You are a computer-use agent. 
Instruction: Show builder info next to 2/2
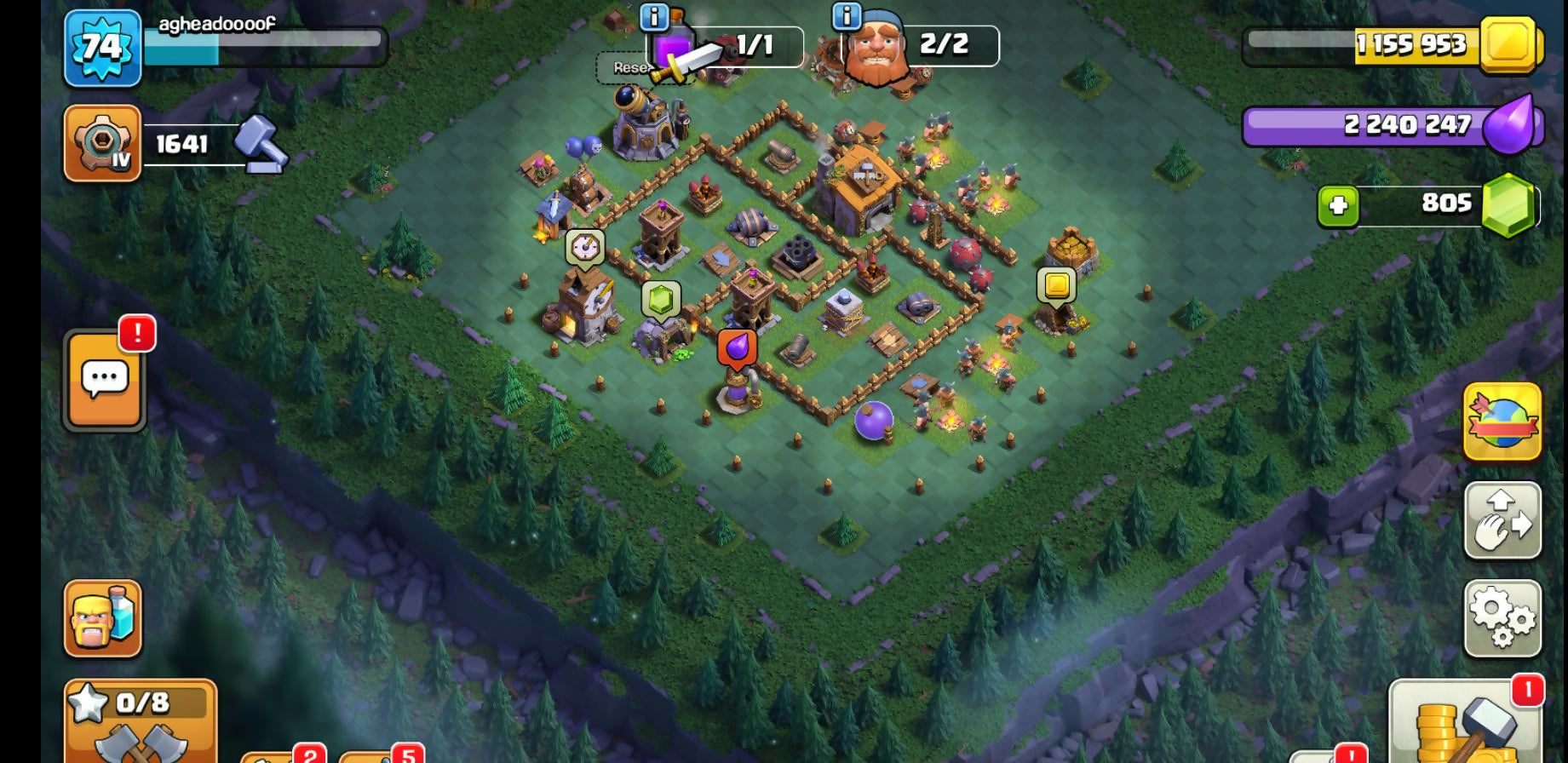(x=846, y=15)
